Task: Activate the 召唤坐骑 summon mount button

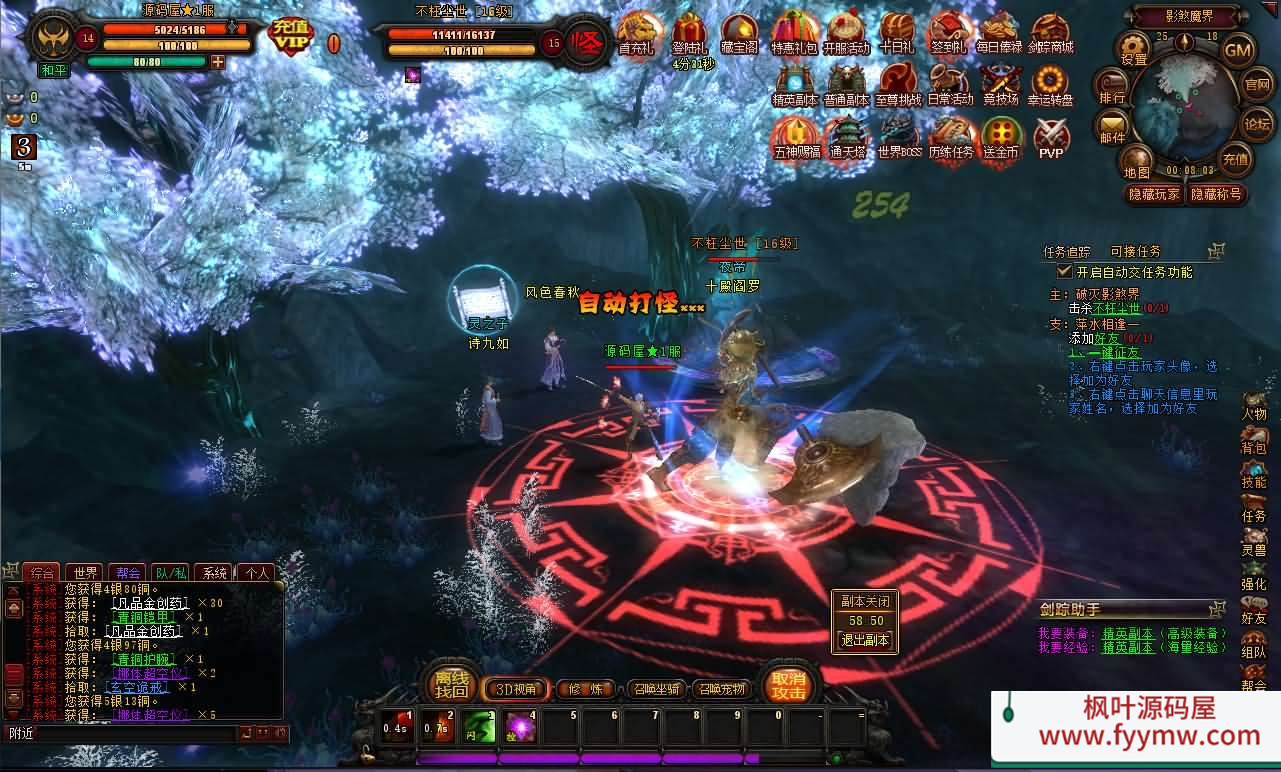Action: click(656, 689)
